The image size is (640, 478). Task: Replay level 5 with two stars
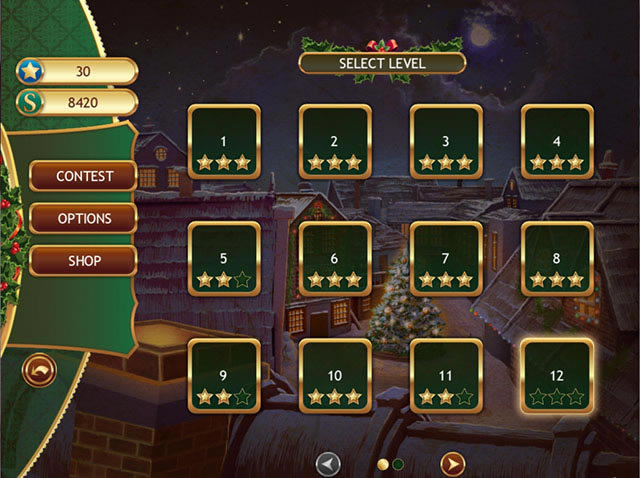tap(224, 258)
